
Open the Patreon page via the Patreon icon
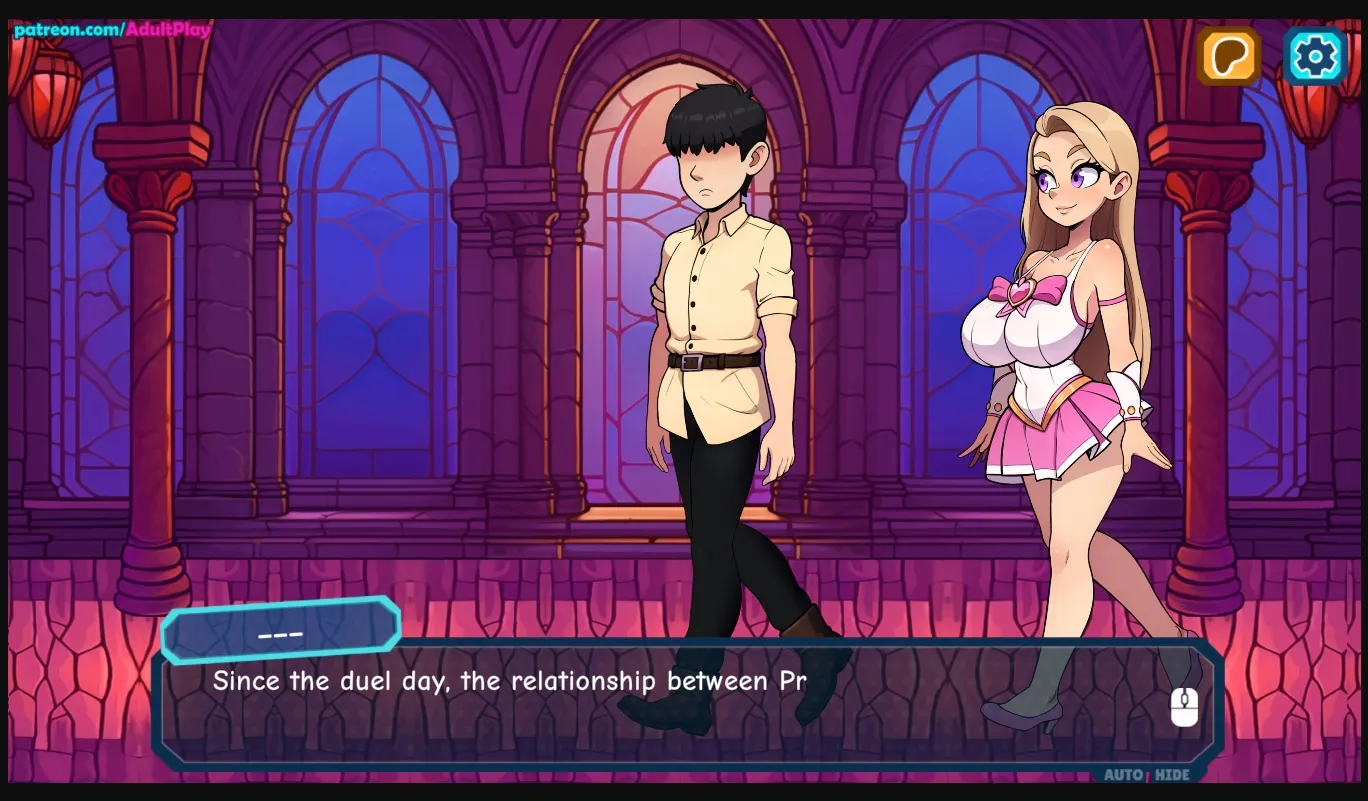click(x=1228, y=56)
